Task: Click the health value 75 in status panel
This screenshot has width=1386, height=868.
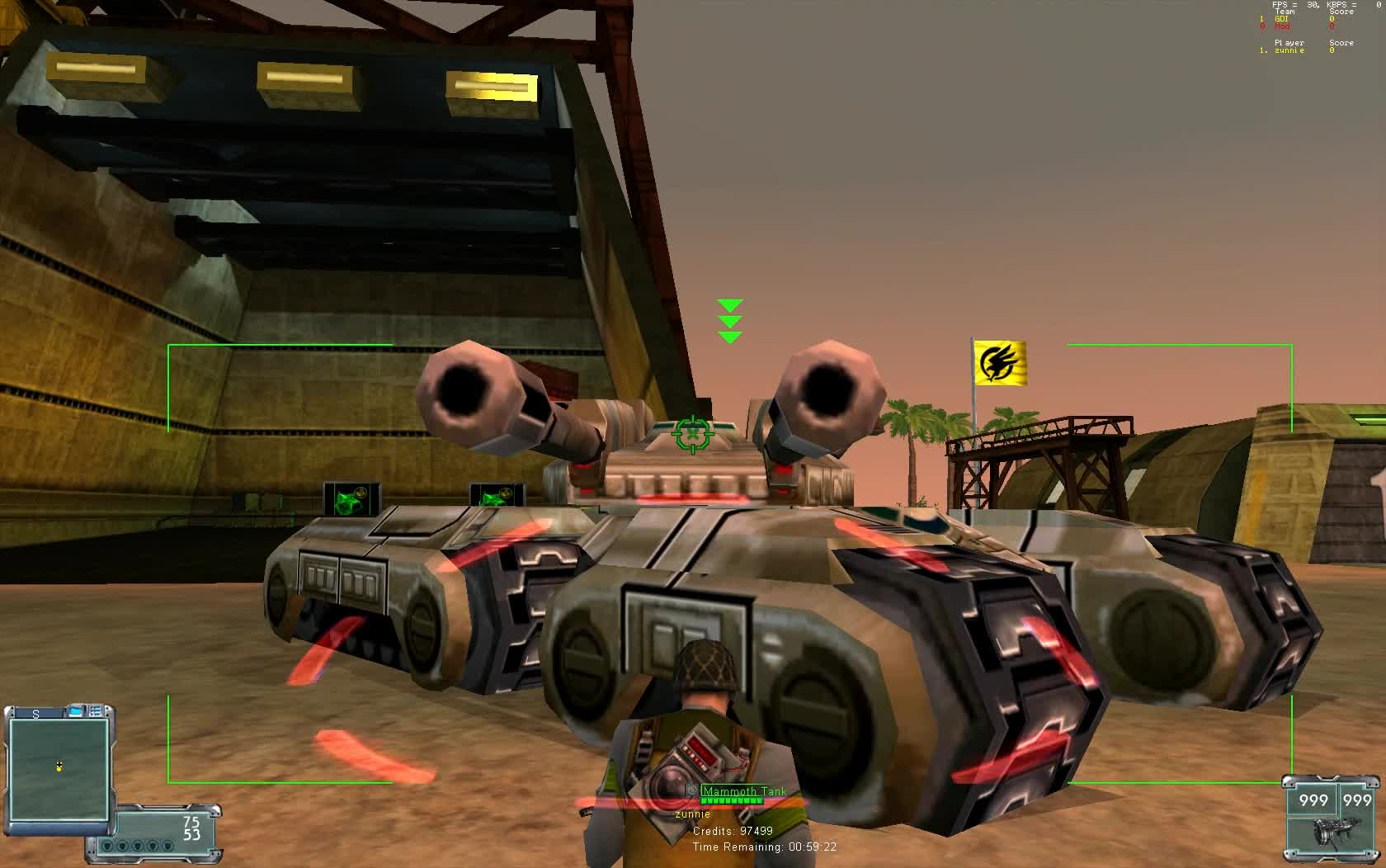Action: point(191,823)
